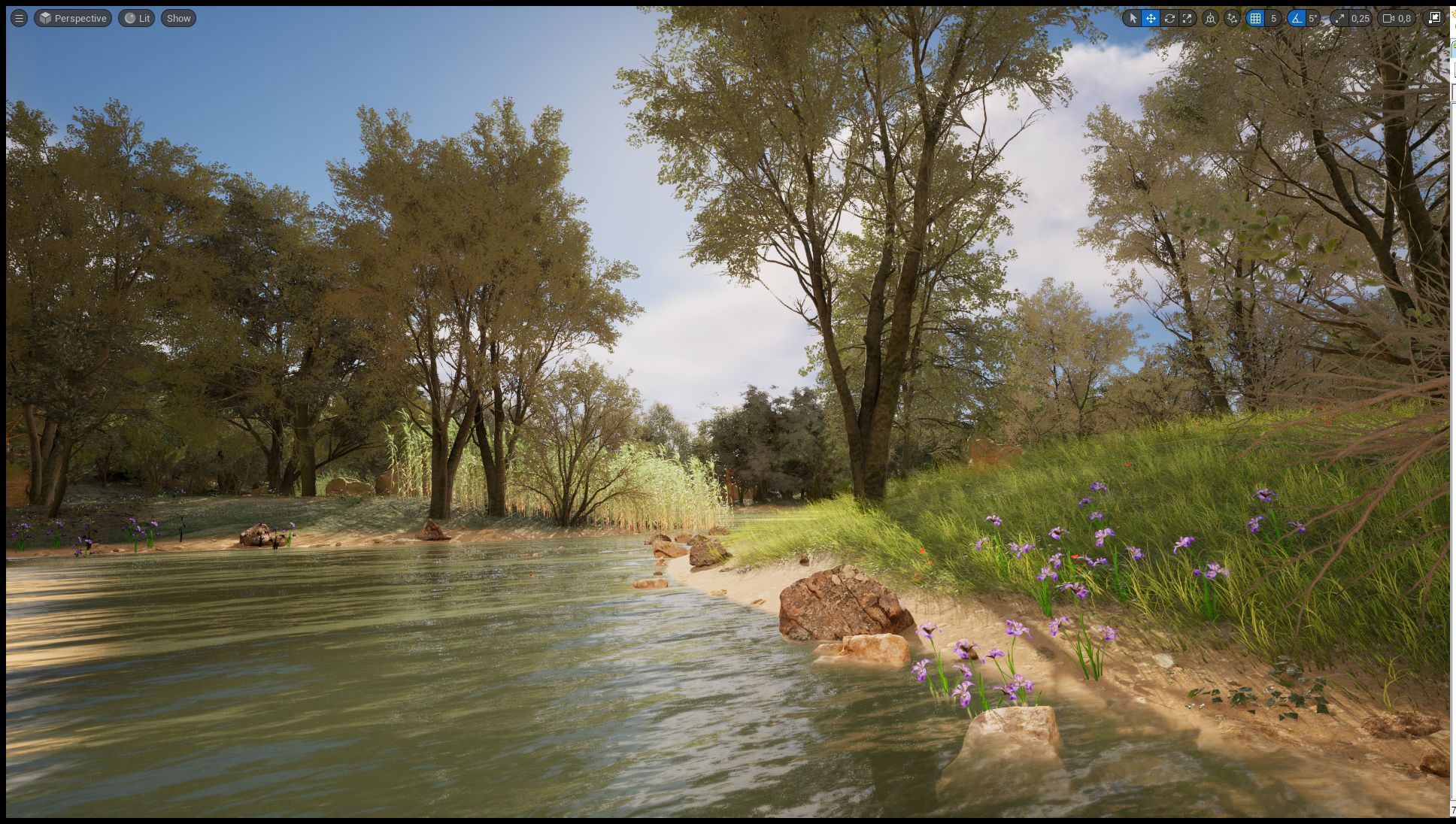Open the viewport options hamburger menu
The width and height of the screenshot is (1456, 824).
coord(18,18)
